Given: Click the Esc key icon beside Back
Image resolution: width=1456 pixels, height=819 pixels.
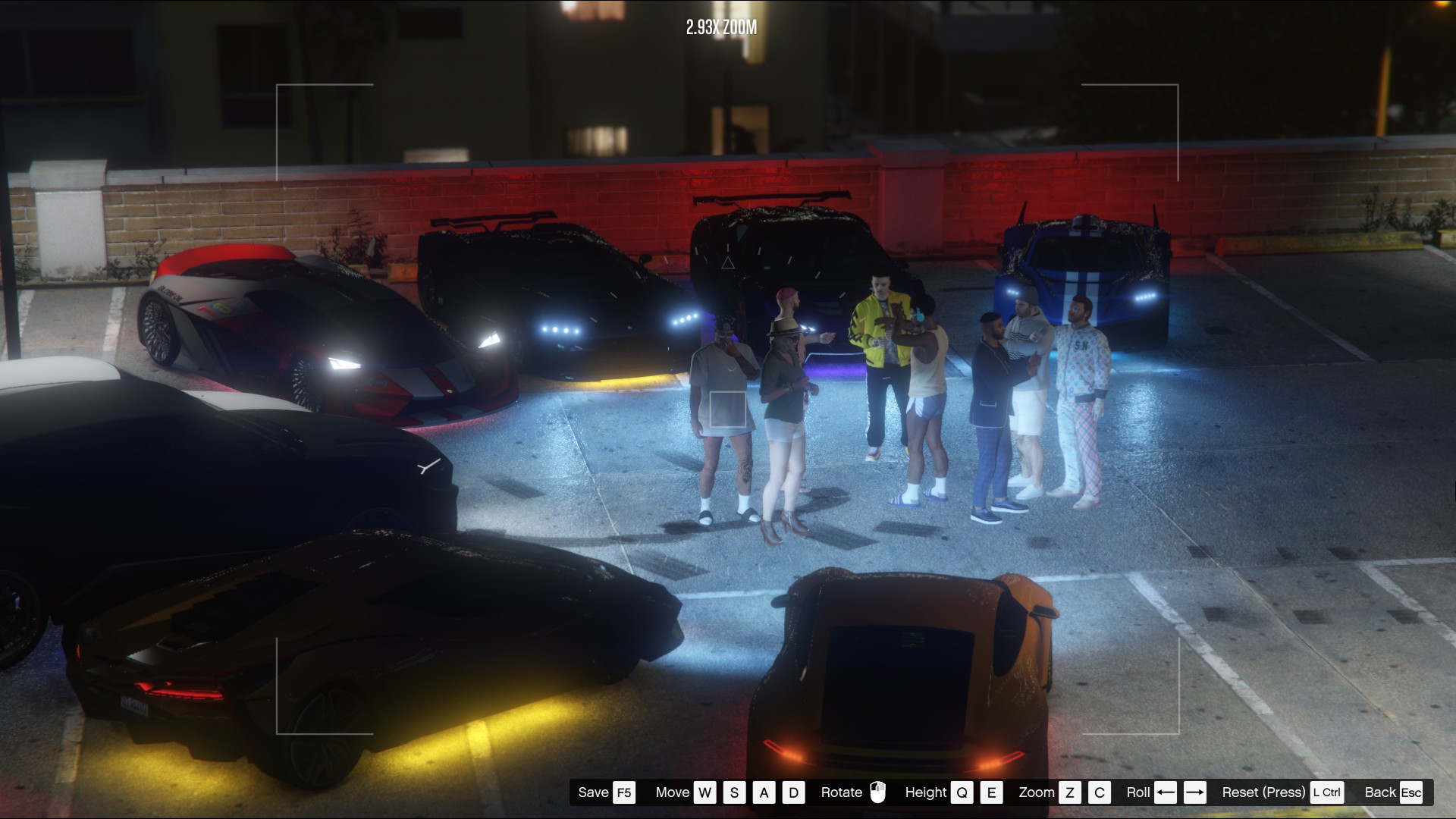Looking at the screenshot, I should pos(1412,792).
